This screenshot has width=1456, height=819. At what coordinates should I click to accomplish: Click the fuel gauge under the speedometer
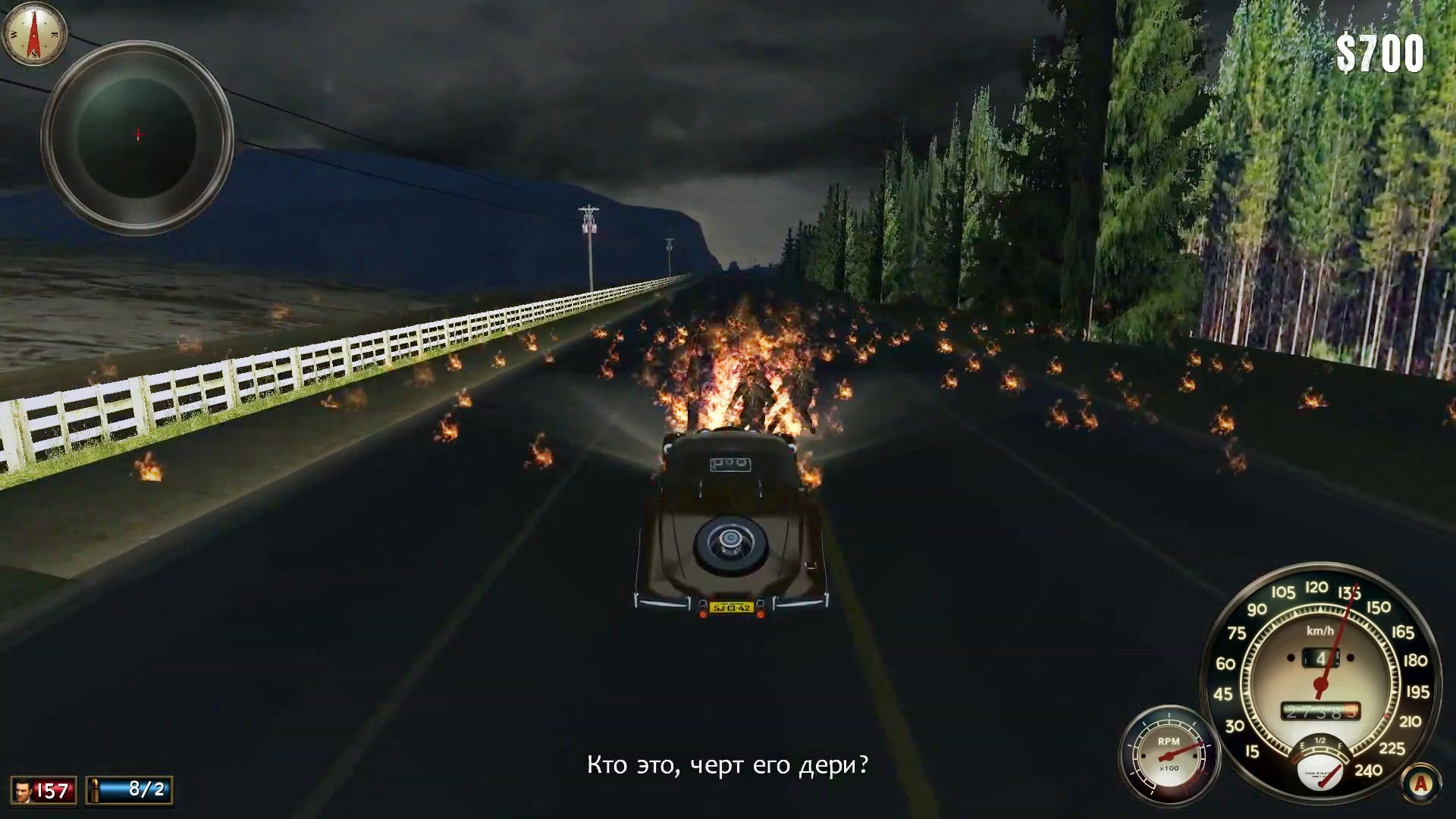coord(1320,763)
